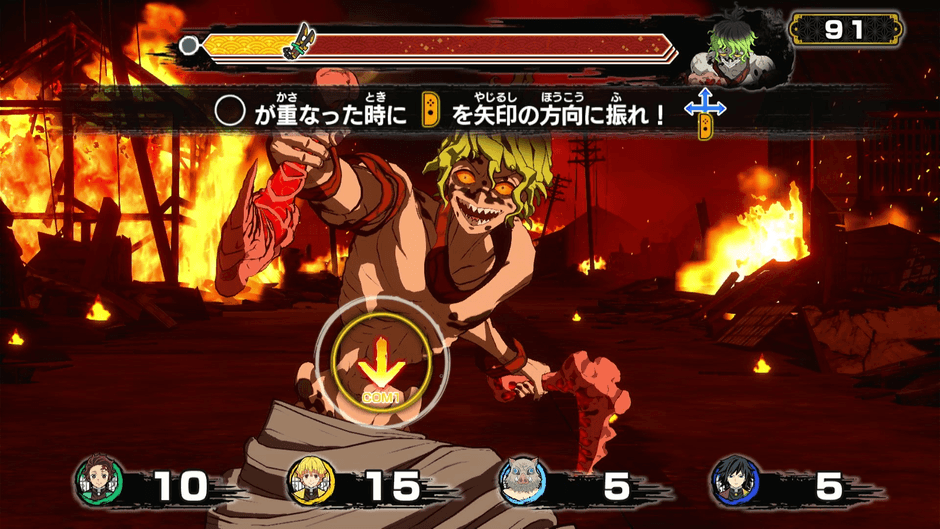Image resolution: width=940 pixels, height=529 pixels.
Task: Click Inosuke's boar mask portrait
Action: point(523,484)
